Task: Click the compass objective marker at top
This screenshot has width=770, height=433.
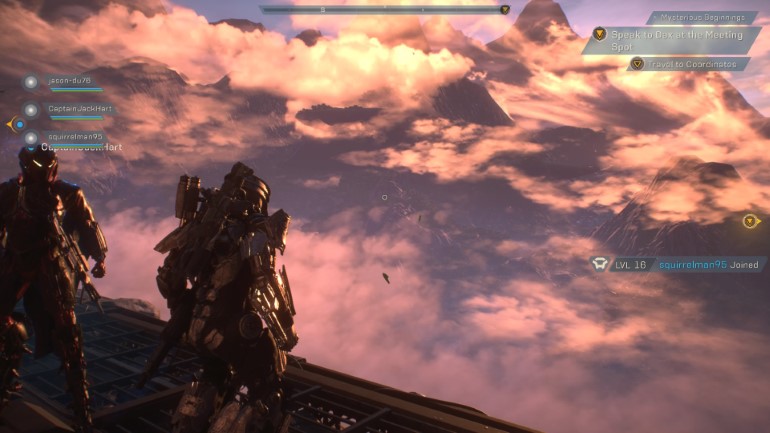Action: pos(505,10)
